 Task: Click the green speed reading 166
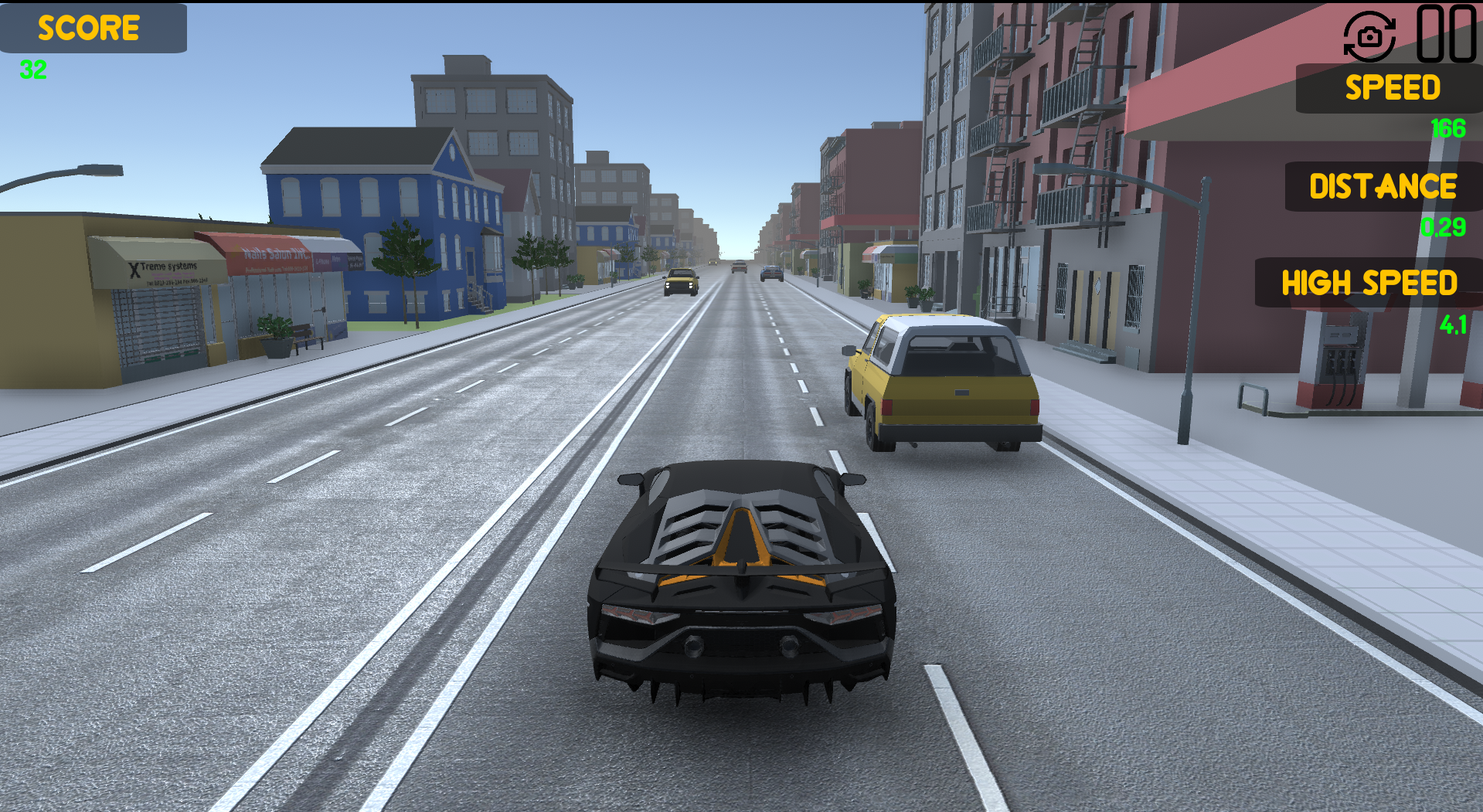pyautogui.click(x=1447, y=127)
